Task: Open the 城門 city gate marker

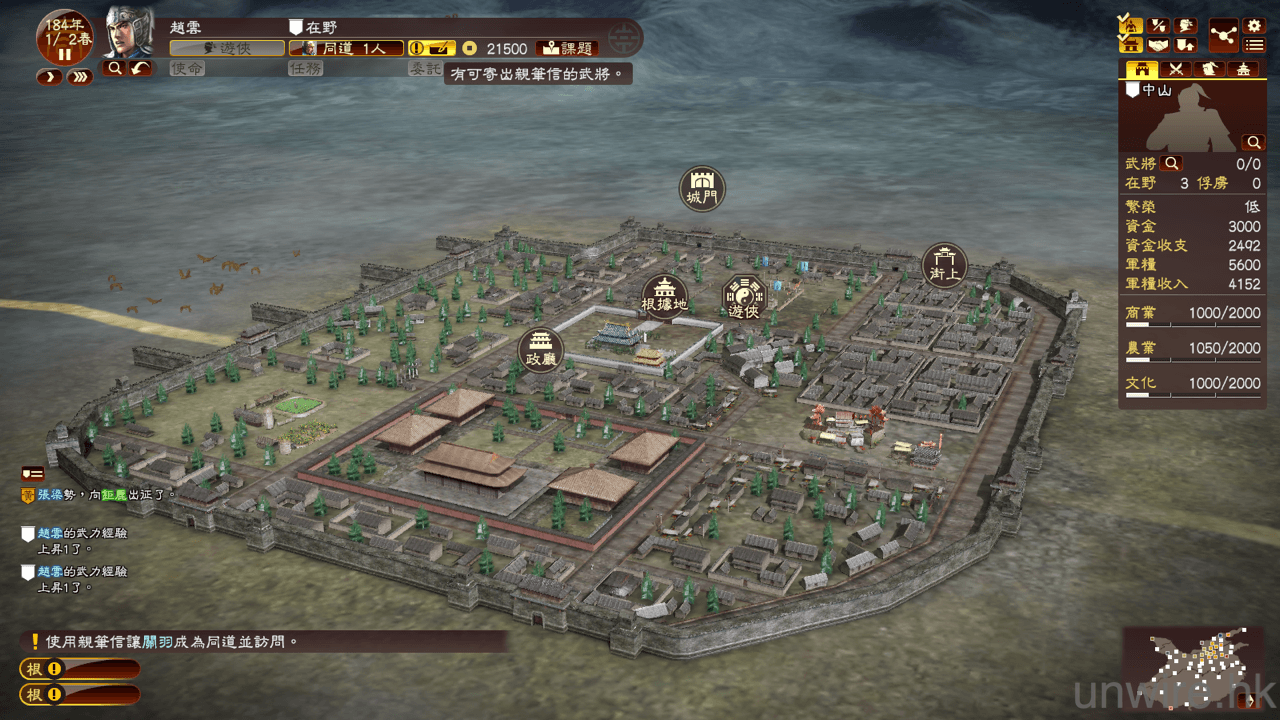Action: point(702,188)
